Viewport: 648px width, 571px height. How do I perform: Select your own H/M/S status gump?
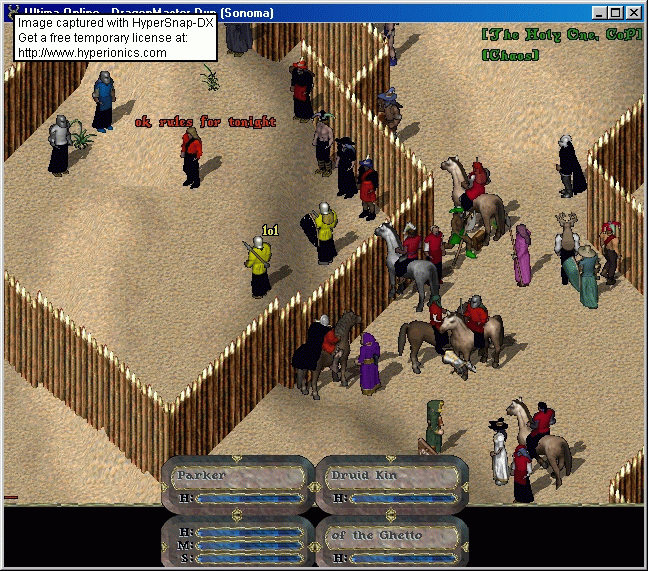click(238, 545)
